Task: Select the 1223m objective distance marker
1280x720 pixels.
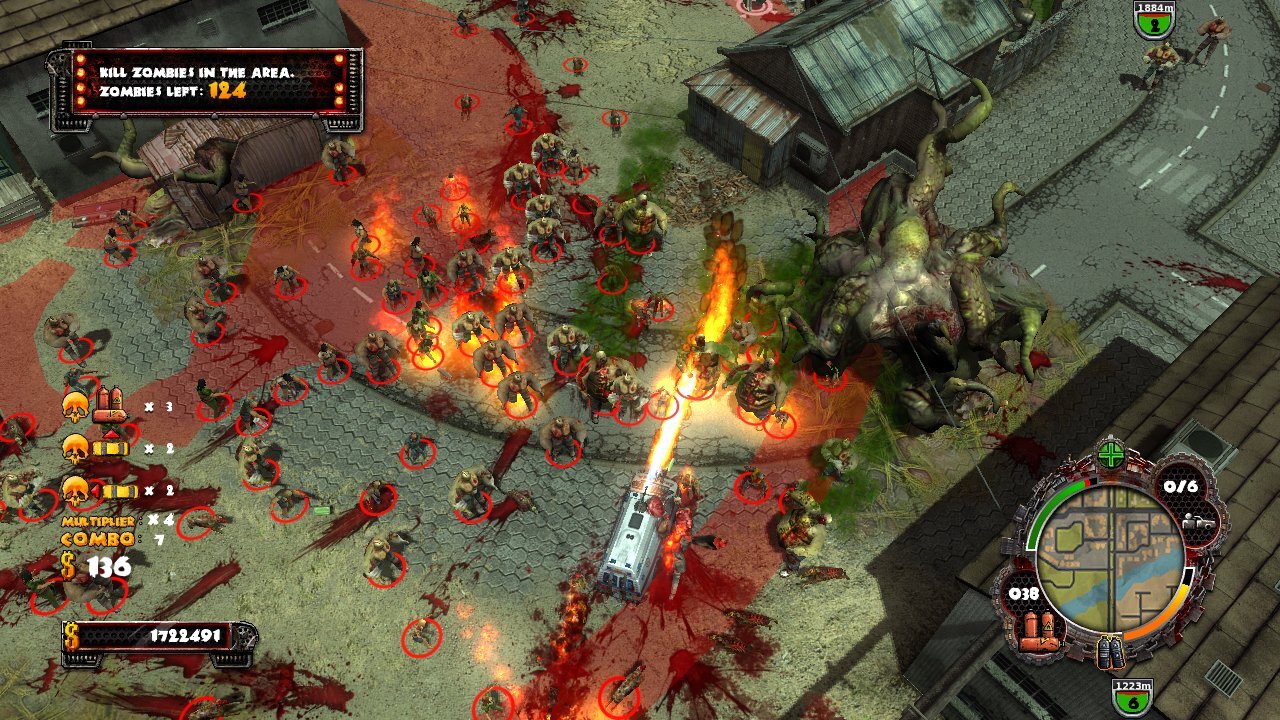Action: (x=1131, y=697)
